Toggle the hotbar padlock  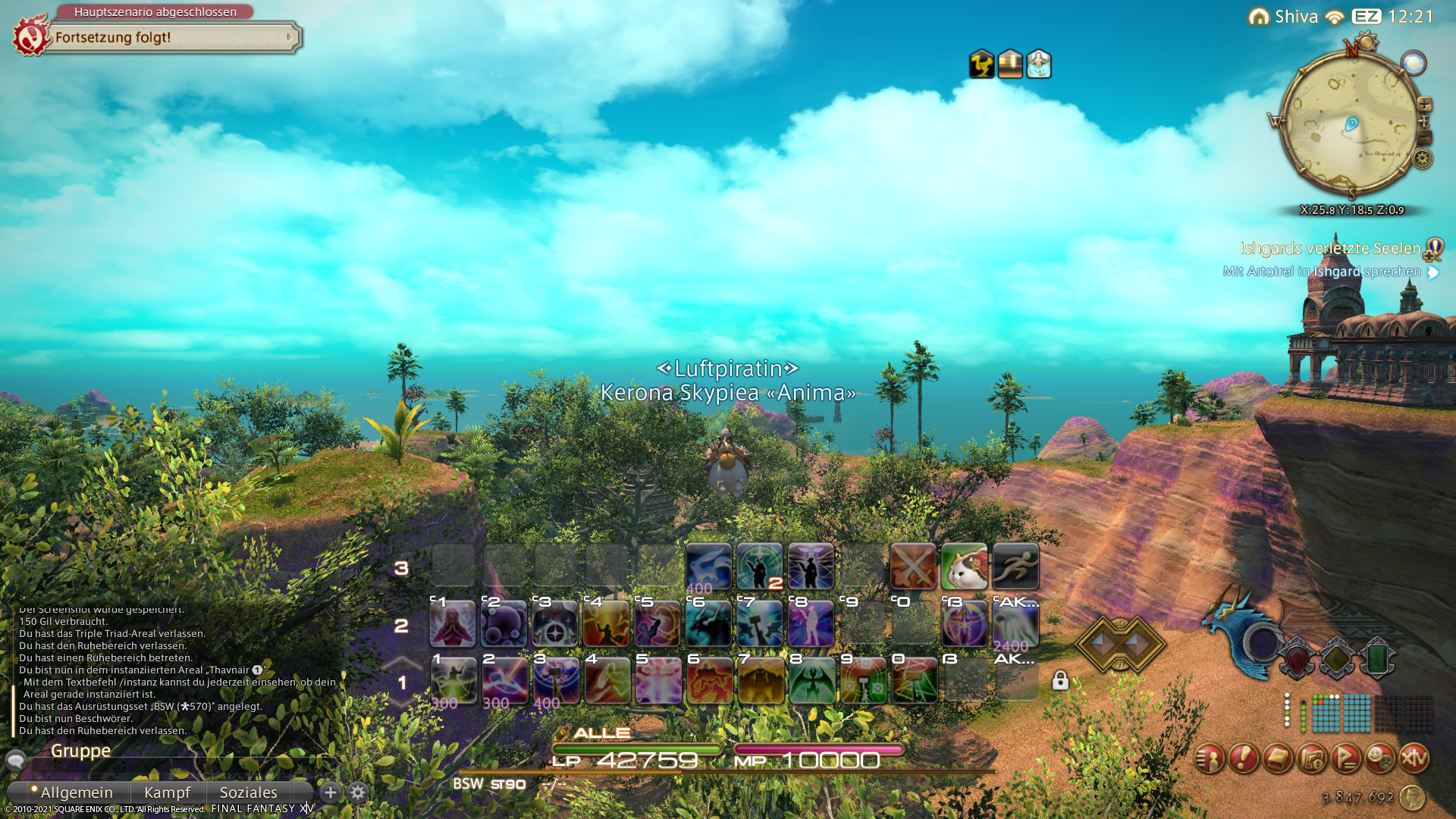click(1060, 680)
